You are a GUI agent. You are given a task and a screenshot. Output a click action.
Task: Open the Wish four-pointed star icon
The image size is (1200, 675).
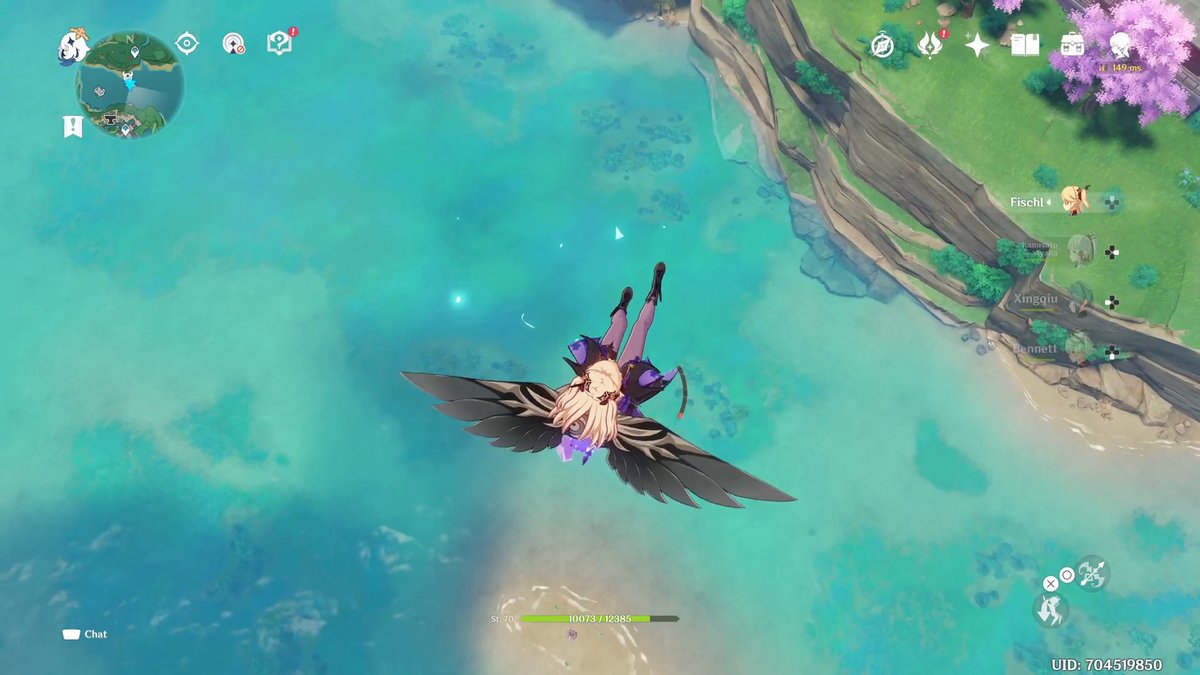[x=977, y=45]
